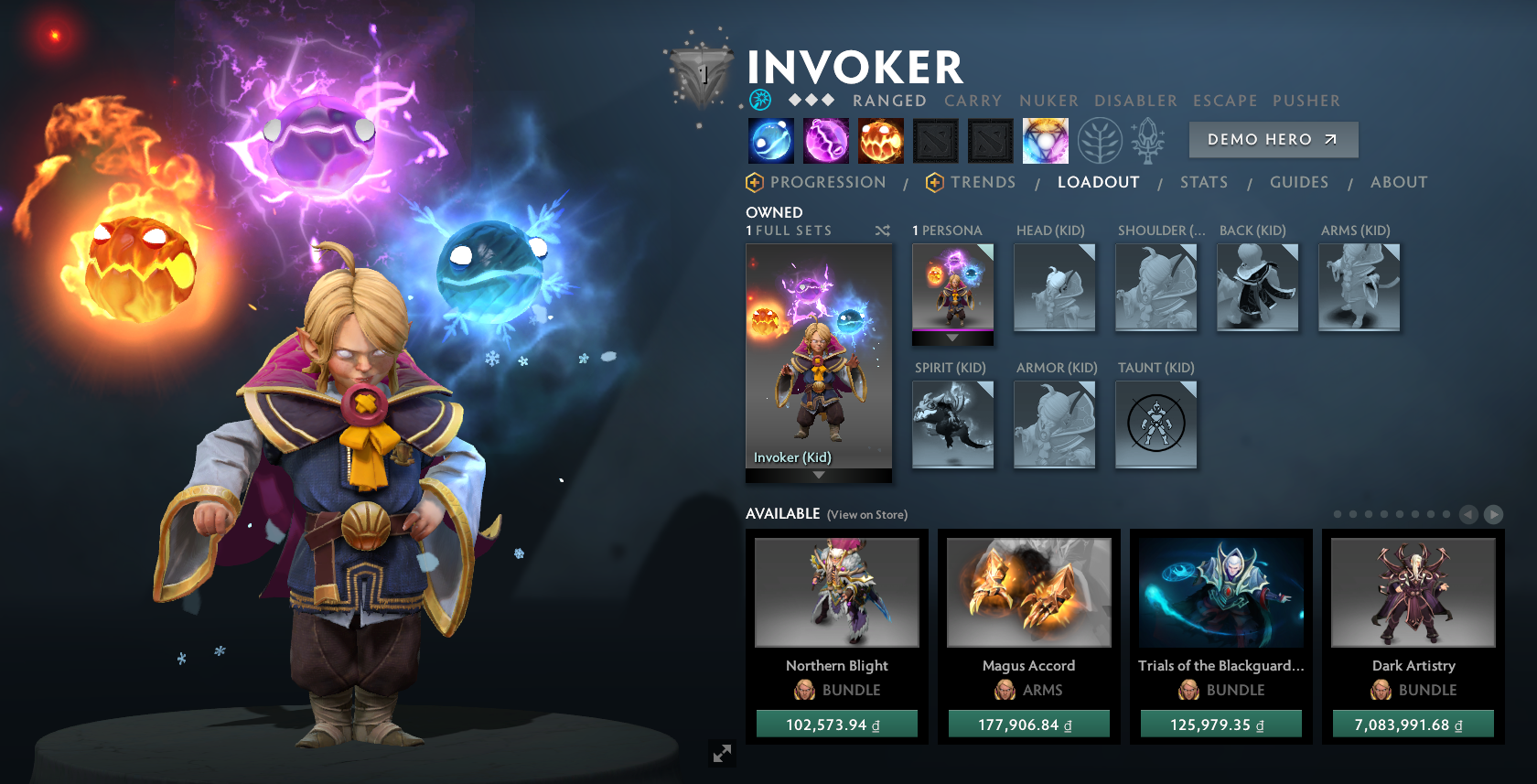Click the talent tree icon

click(x=1100, y=140)
